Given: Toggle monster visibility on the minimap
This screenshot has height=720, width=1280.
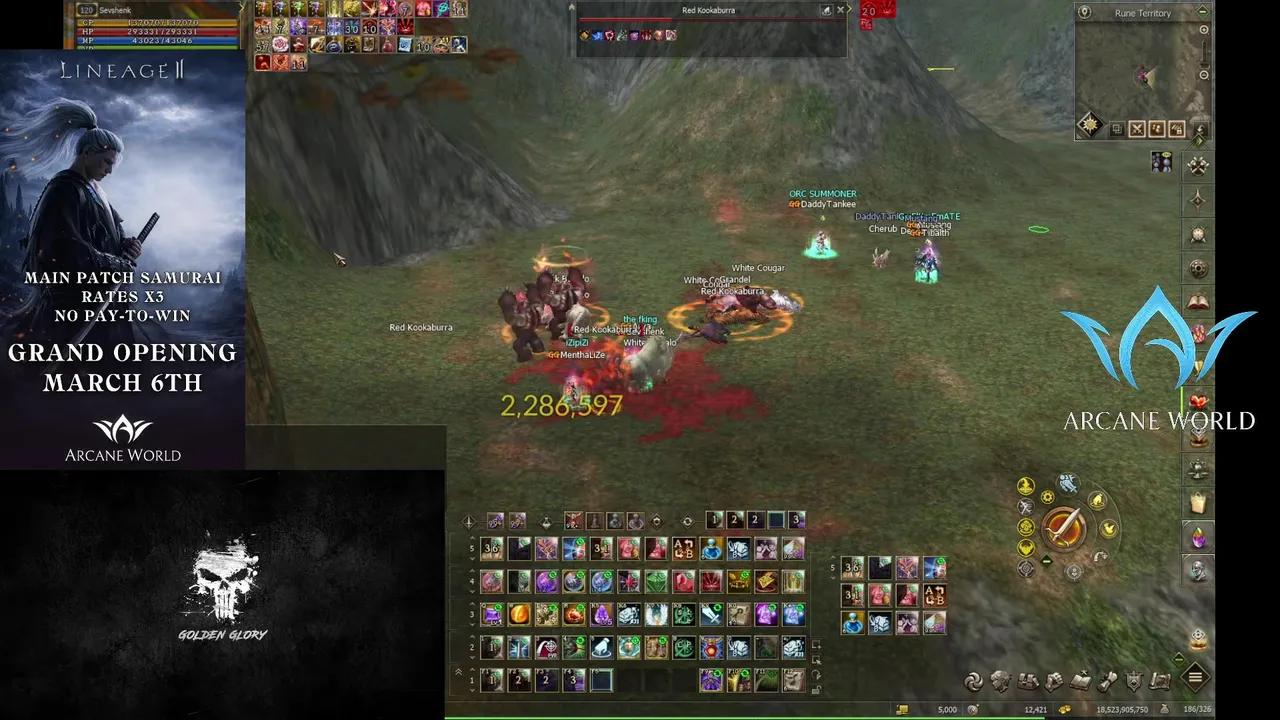Looking at the screenshot, I should pos(1155,128).
